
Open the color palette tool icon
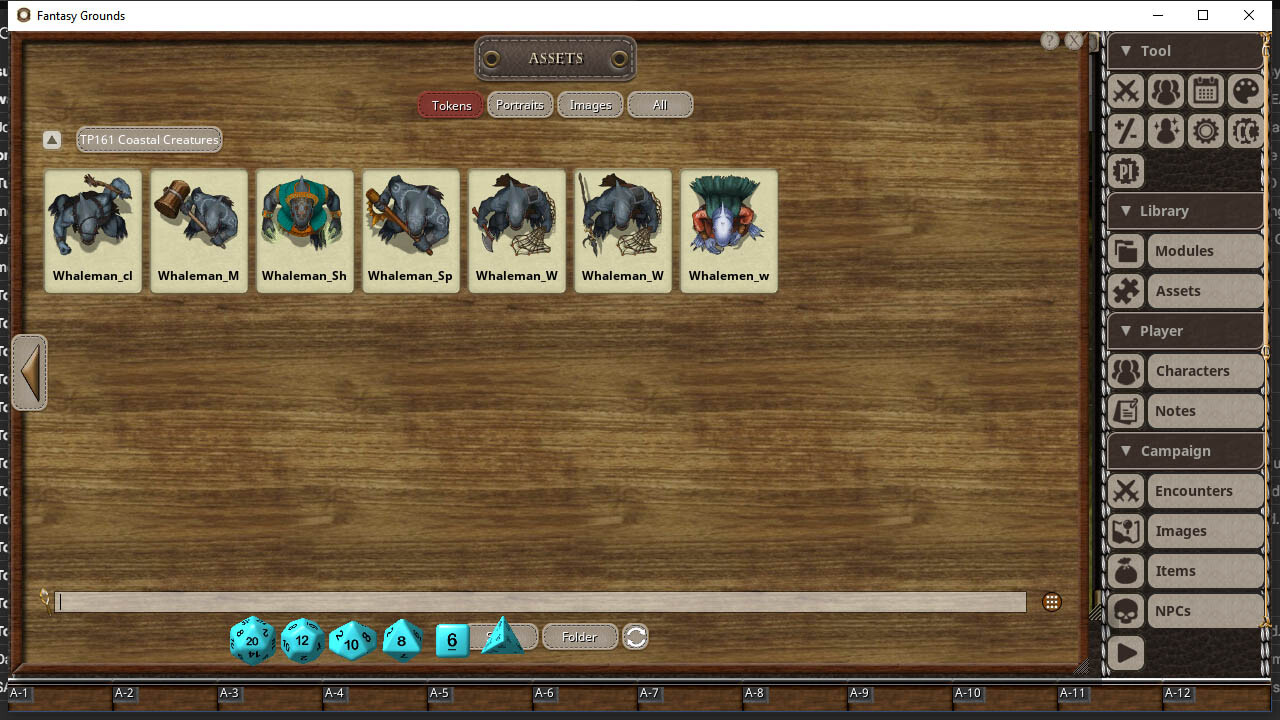click(1245, 91)
